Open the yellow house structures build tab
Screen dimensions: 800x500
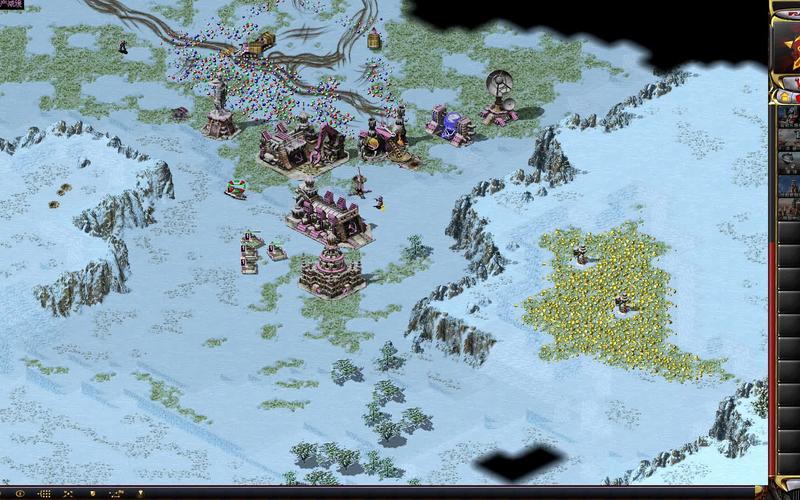[785, 97]
